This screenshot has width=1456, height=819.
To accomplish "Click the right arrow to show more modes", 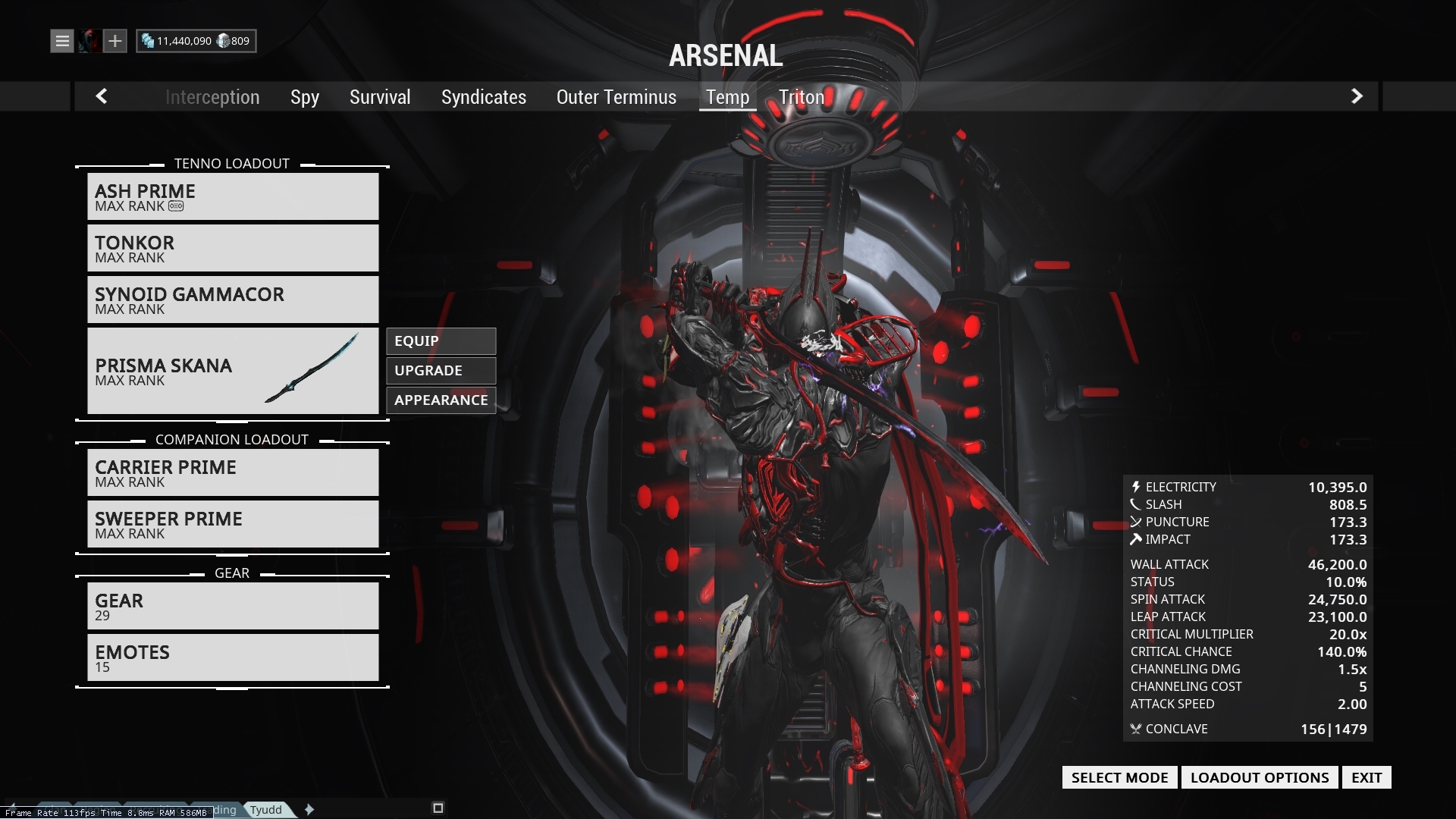I will pyautogui.click(x=1356, y=96).
